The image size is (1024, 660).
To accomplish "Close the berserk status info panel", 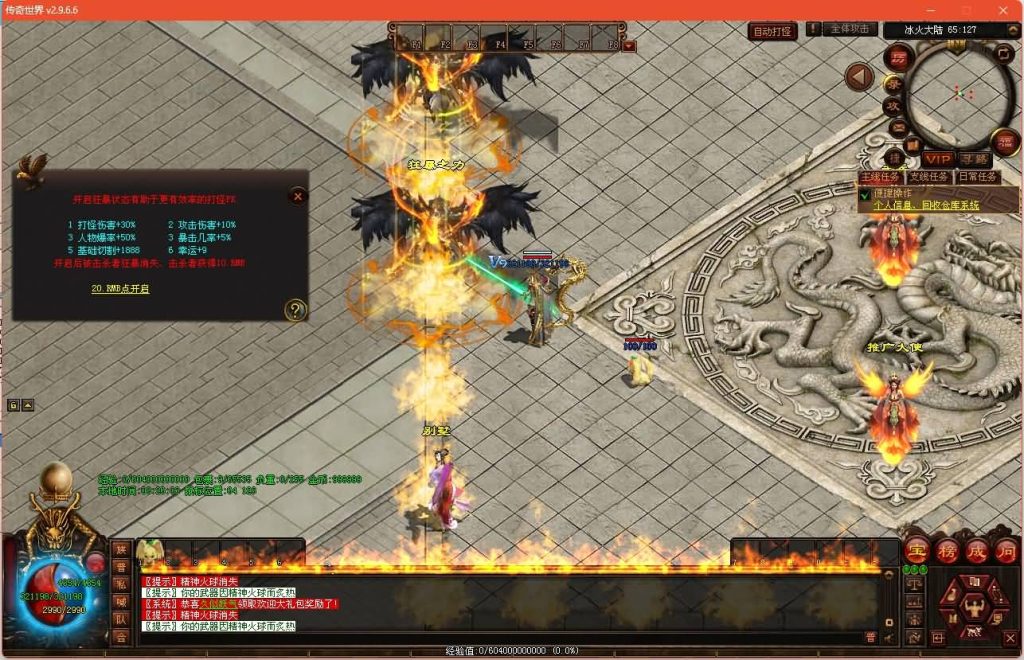I will pos(297,196).
